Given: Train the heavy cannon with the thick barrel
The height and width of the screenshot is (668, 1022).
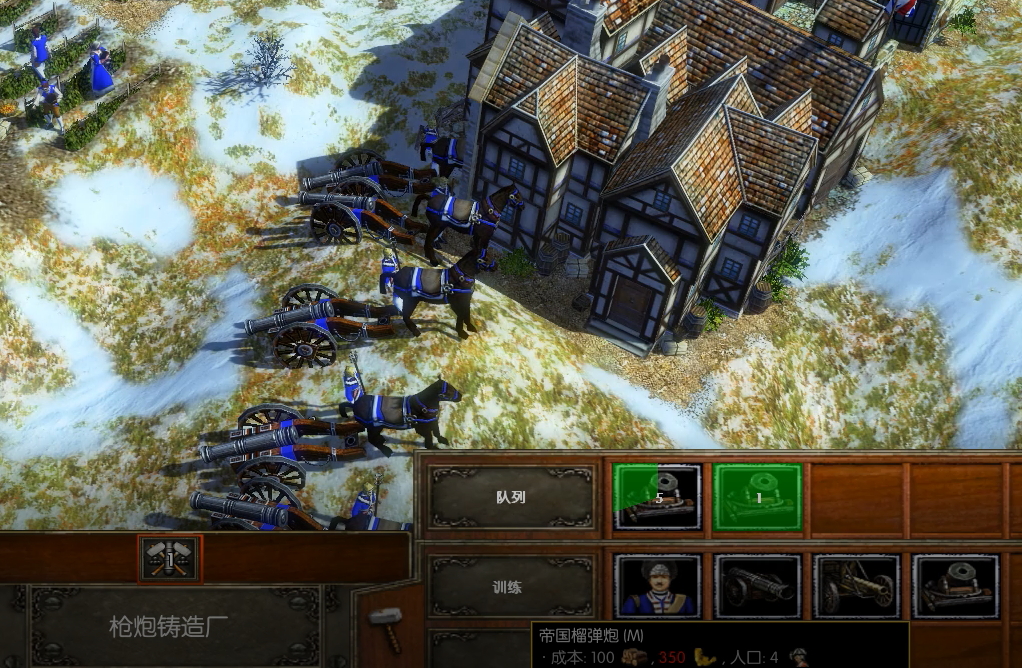Looking at the screenshot, I should pos(757,586).
